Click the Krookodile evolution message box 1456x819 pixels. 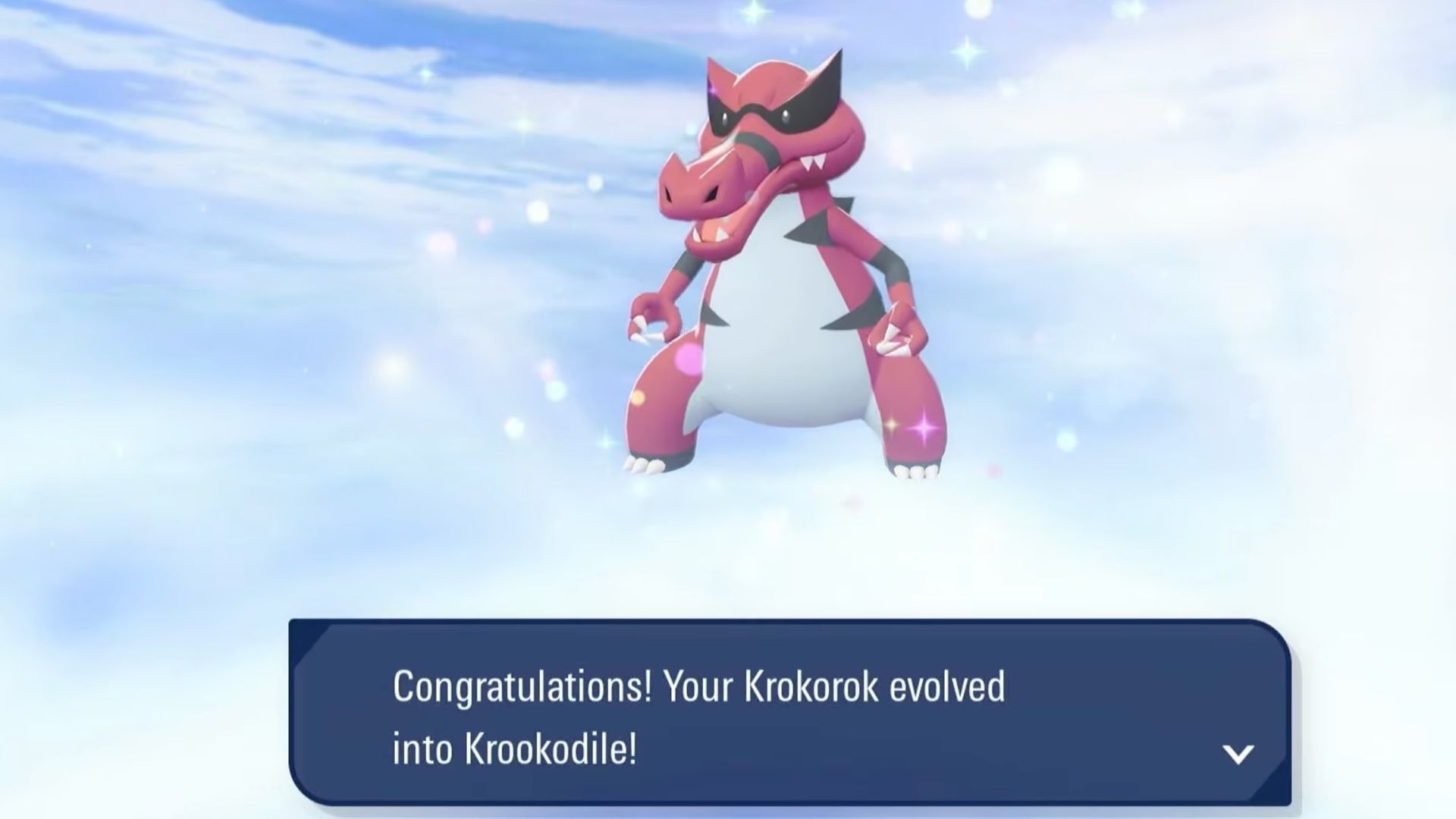[789, 713]
